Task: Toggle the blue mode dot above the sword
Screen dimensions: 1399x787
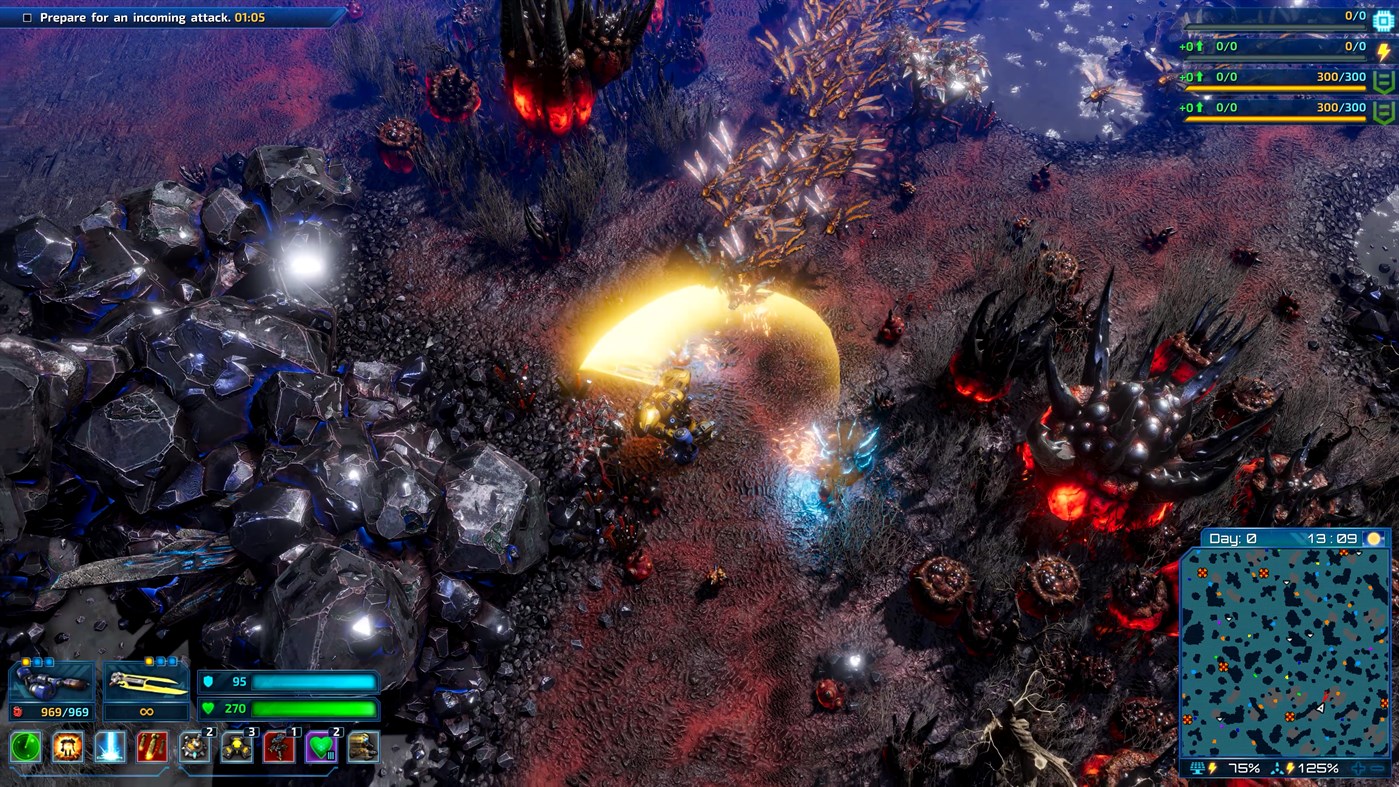Action: [x=161, y=662]
